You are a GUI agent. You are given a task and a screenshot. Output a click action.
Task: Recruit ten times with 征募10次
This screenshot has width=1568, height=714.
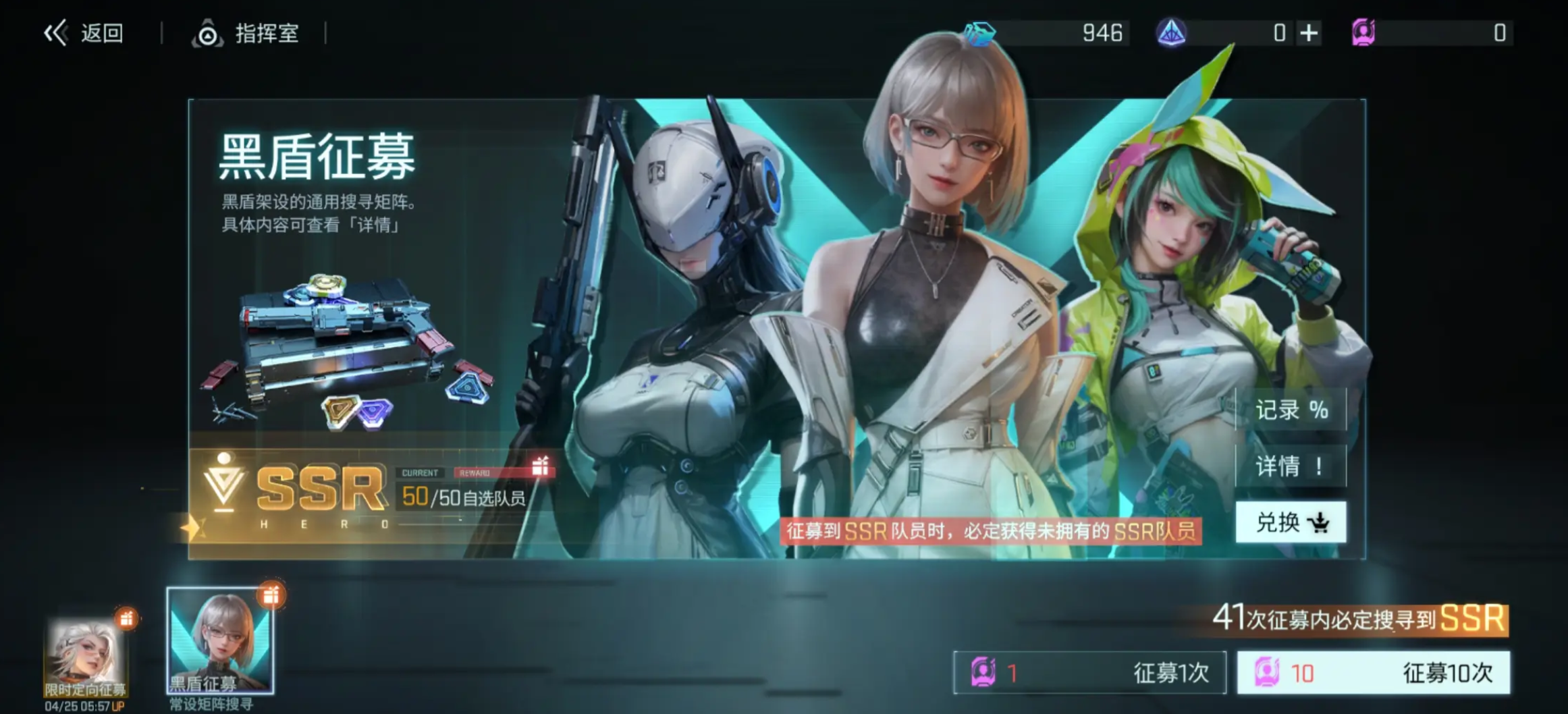[1373, 672]
